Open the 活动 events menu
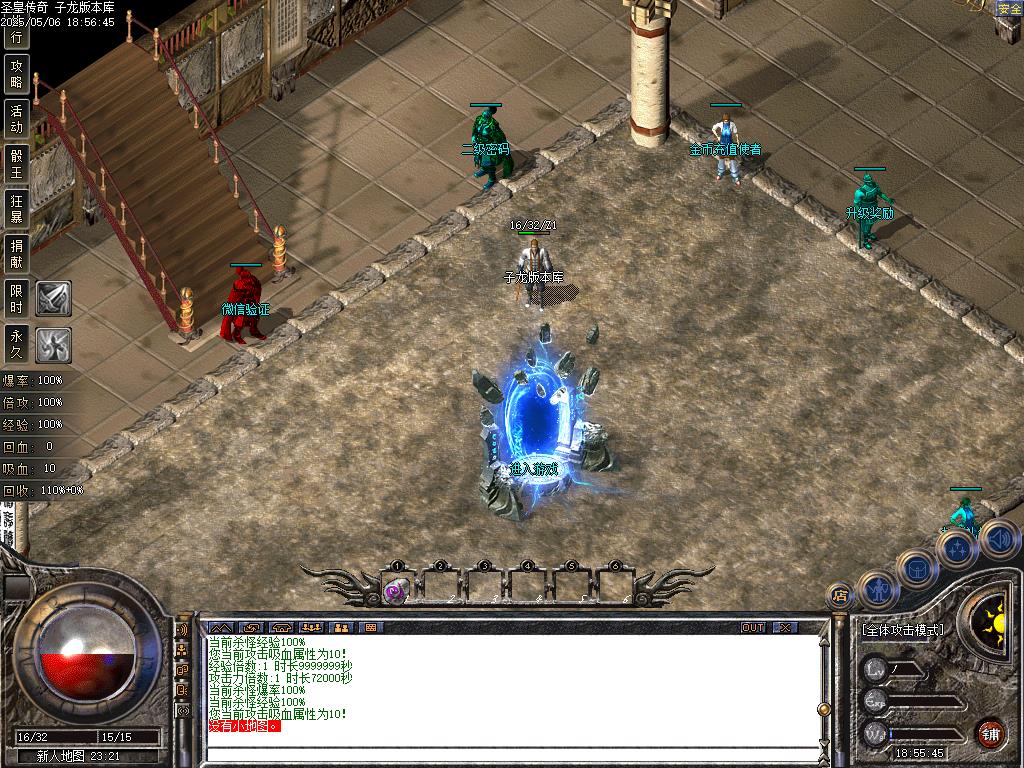The image size is (1024, 768). 16,119
